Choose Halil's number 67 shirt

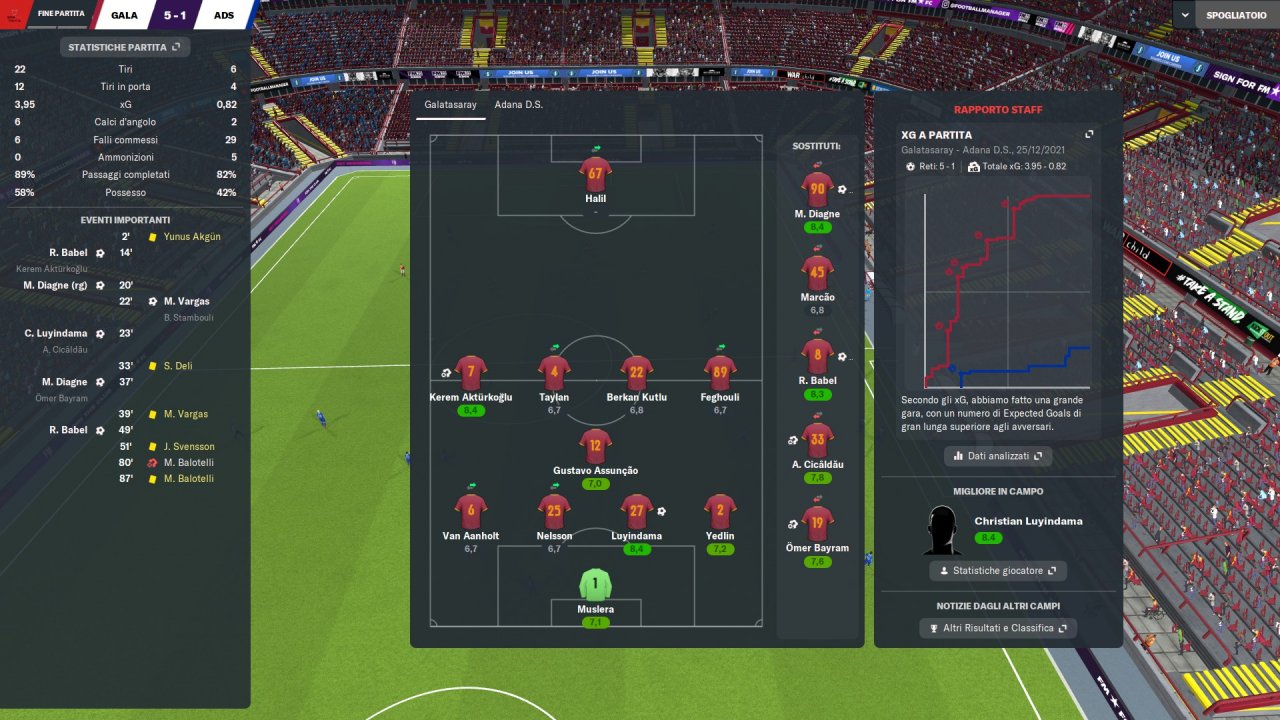[595, 173]
